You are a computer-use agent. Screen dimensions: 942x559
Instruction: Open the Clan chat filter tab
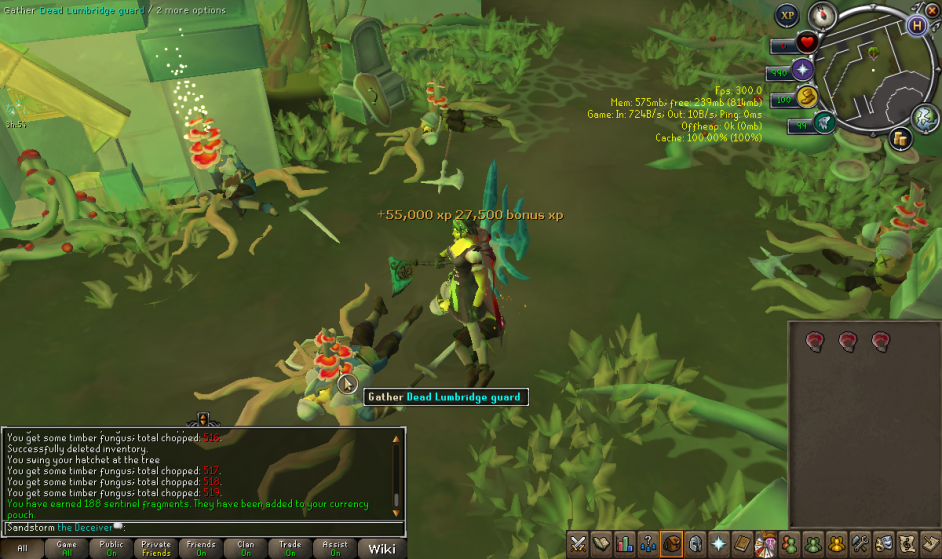coord(245,548)
